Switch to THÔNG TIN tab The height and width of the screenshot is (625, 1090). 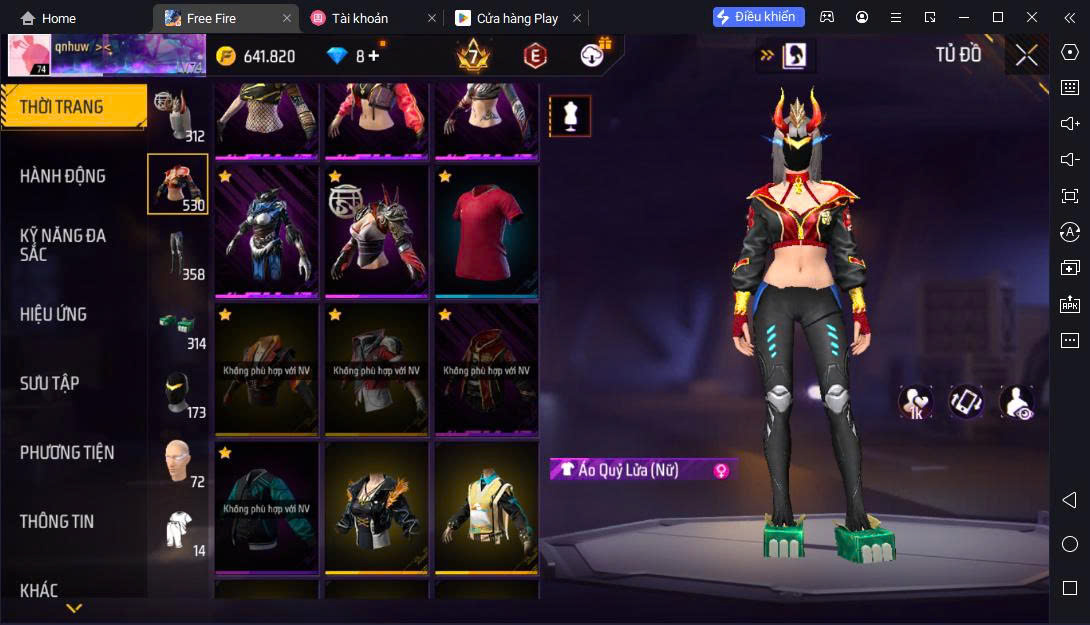(57, 521)
